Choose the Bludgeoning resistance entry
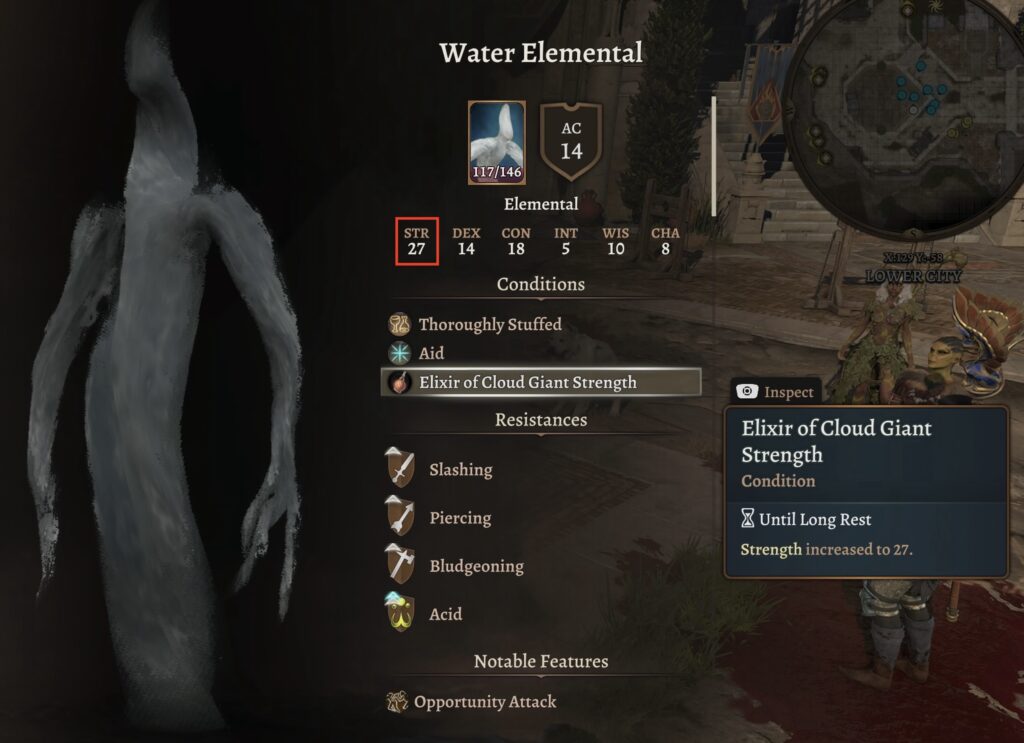Image resolution: width=1024 pixels, height=743 pixels. pos(475,566)
